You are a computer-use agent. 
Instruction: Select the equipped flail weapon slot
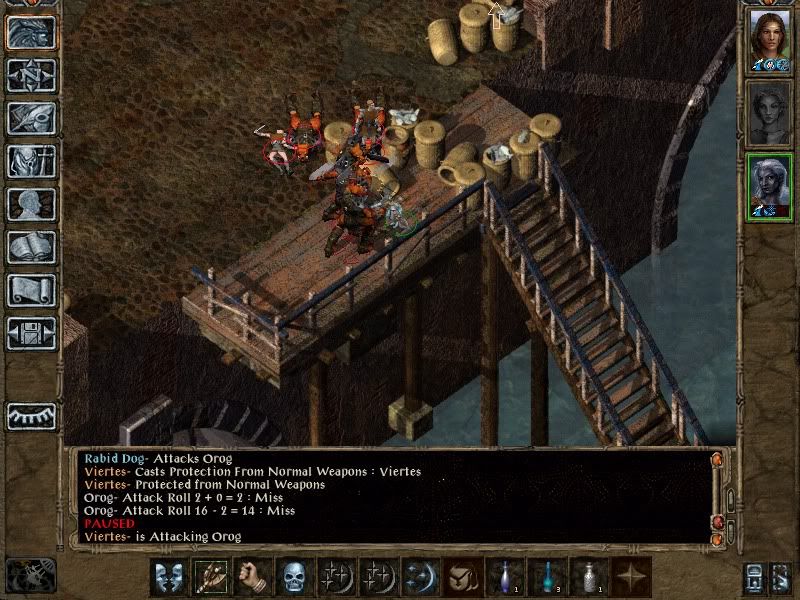pyautogui.click(x=211, y=577)
